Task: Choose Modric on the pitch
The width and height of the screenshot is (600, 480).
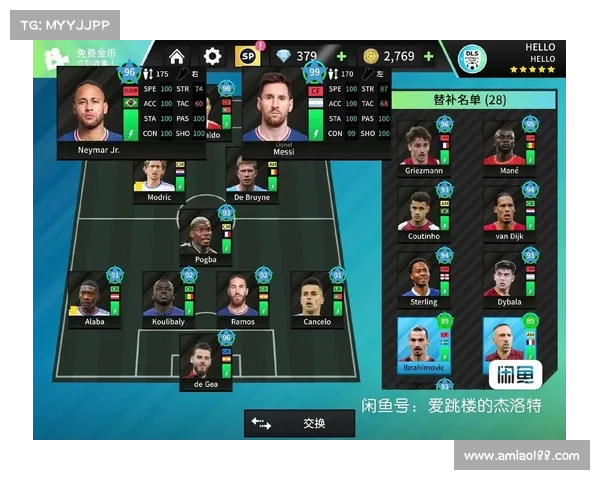Action: [160, 180]
